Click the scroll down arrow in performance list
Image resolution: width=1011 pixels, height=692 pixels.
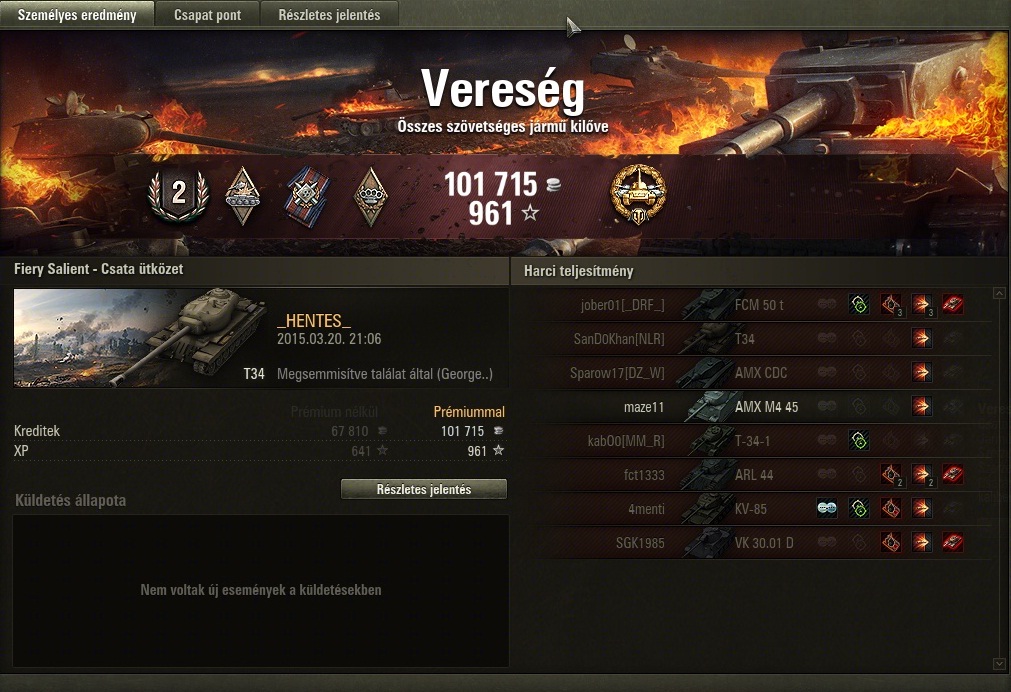[998, 663]
